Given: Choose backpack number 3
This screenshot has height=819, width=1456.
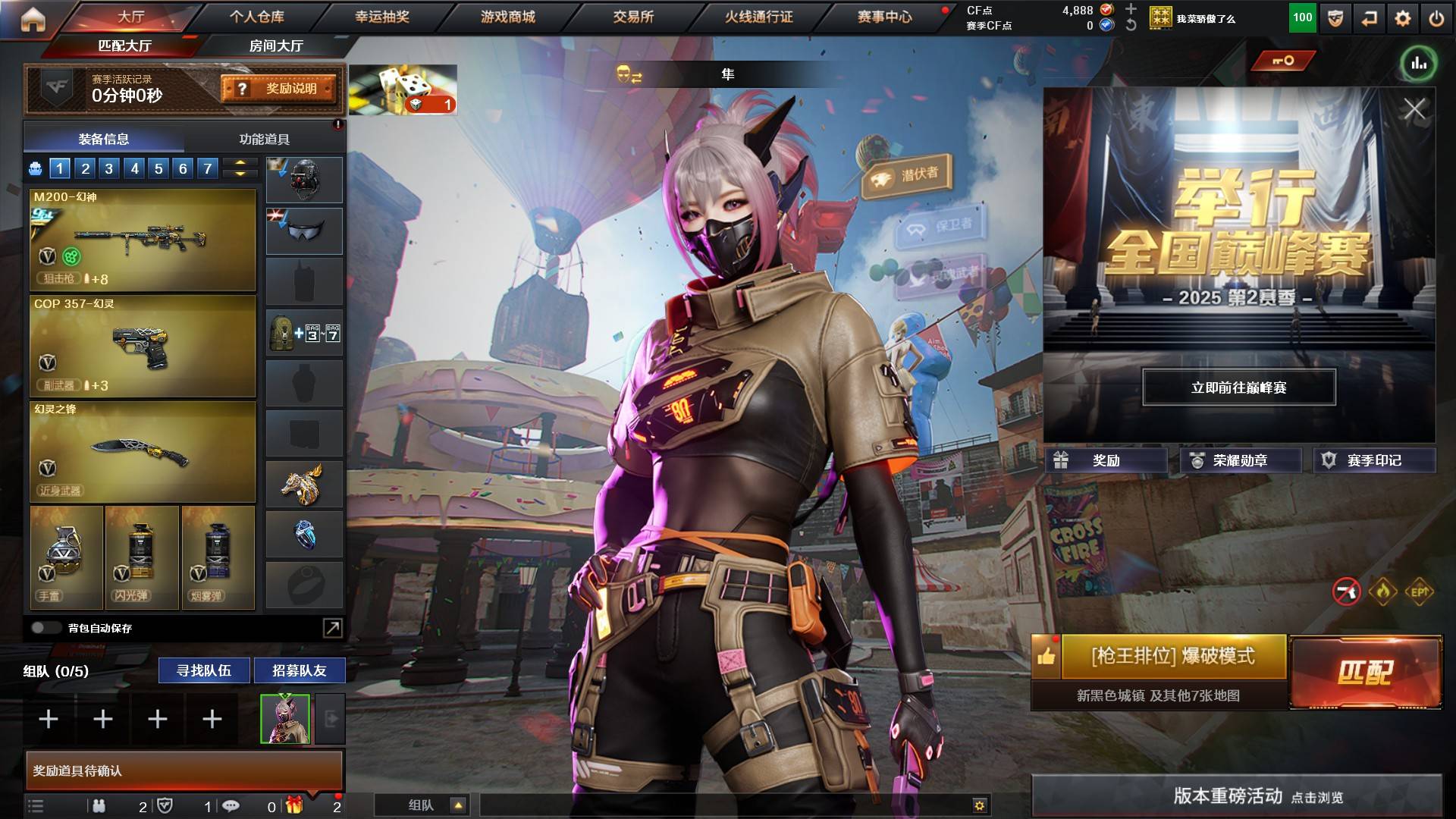Looking at the screenshot, I should point(109,168).
